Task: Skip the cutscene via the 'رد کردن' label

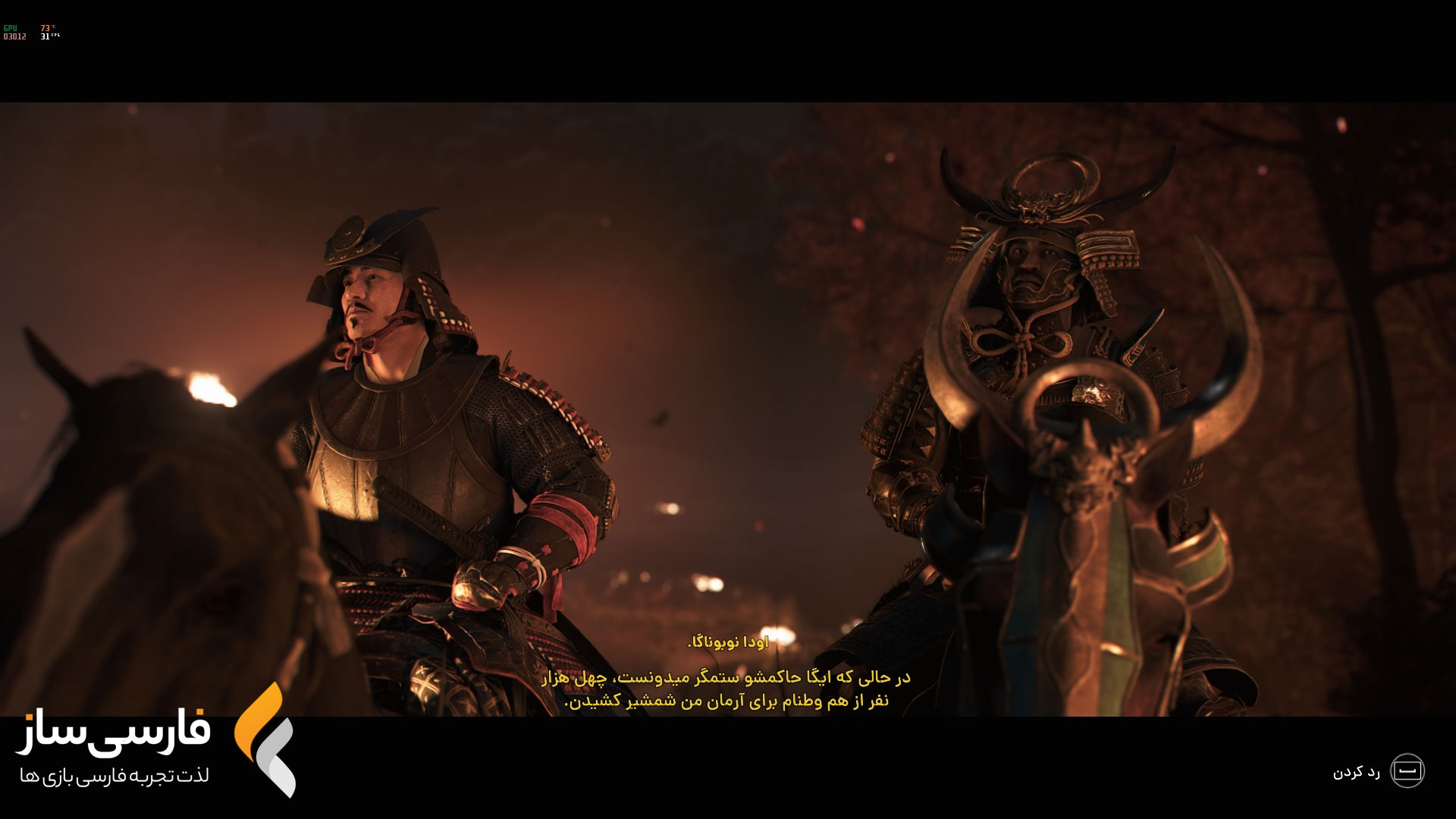Action: [x=1356, y=772]
